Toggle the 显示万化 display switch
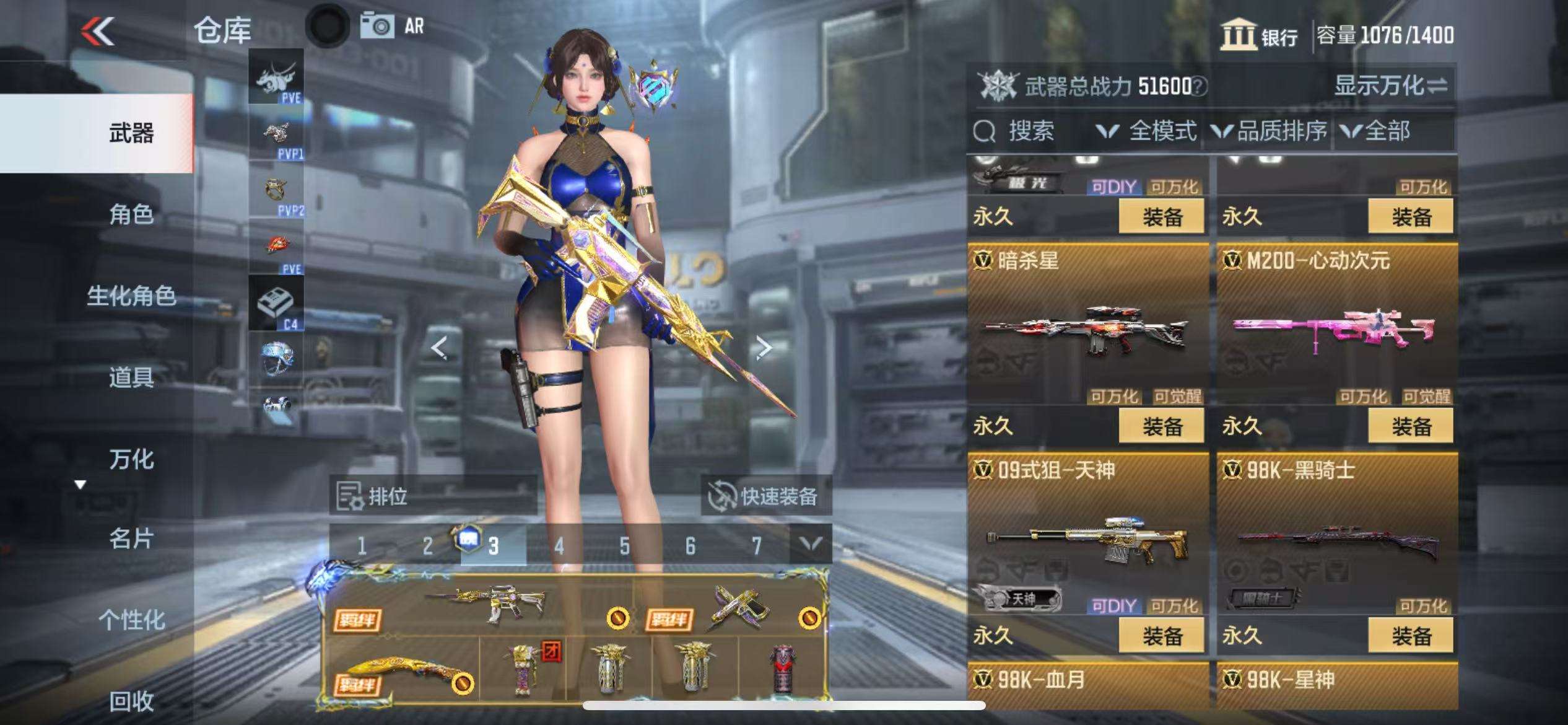 [1390, 86]
